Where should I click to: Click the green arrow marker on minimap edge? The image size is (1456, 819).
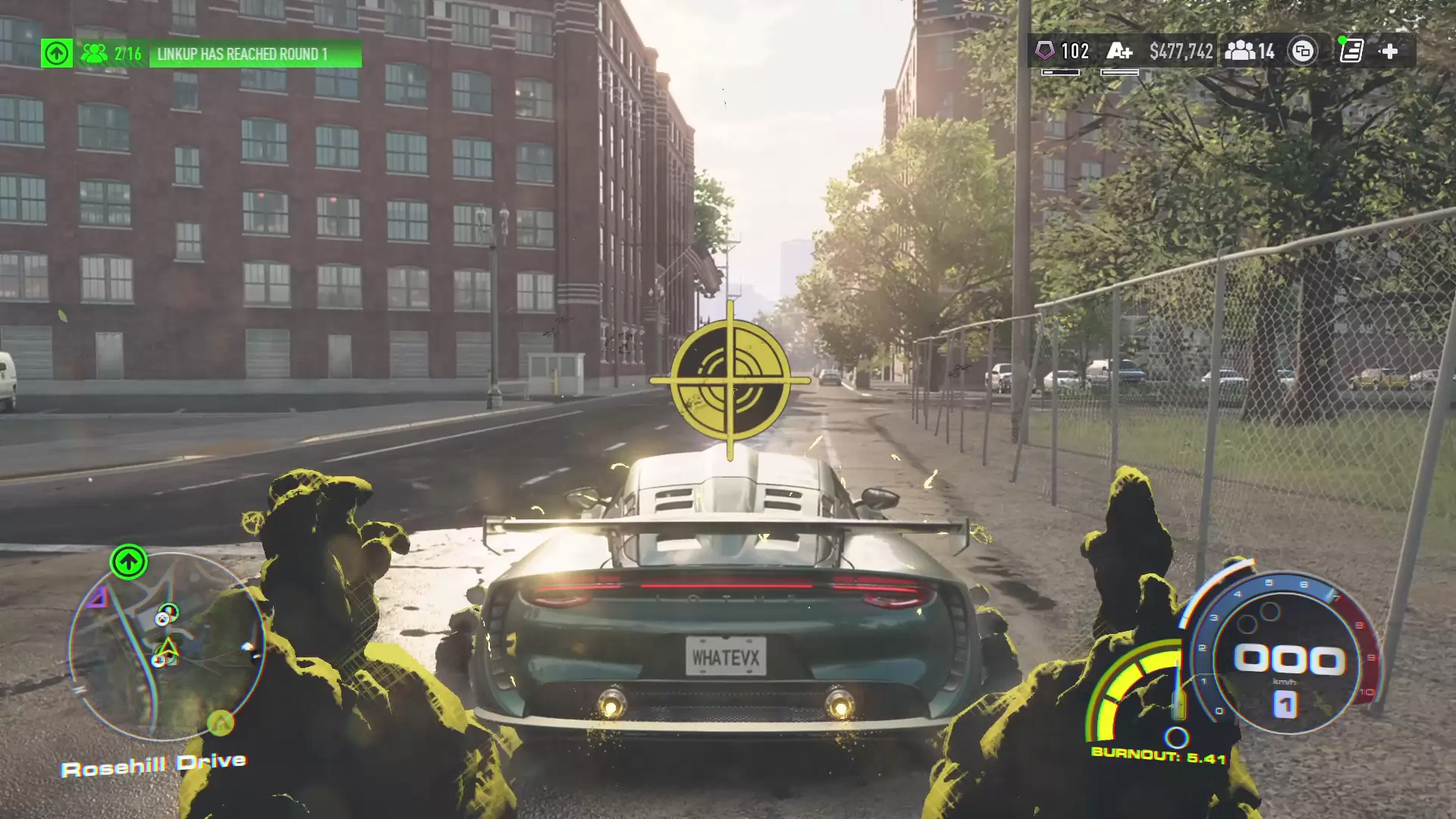click(128, 562)
